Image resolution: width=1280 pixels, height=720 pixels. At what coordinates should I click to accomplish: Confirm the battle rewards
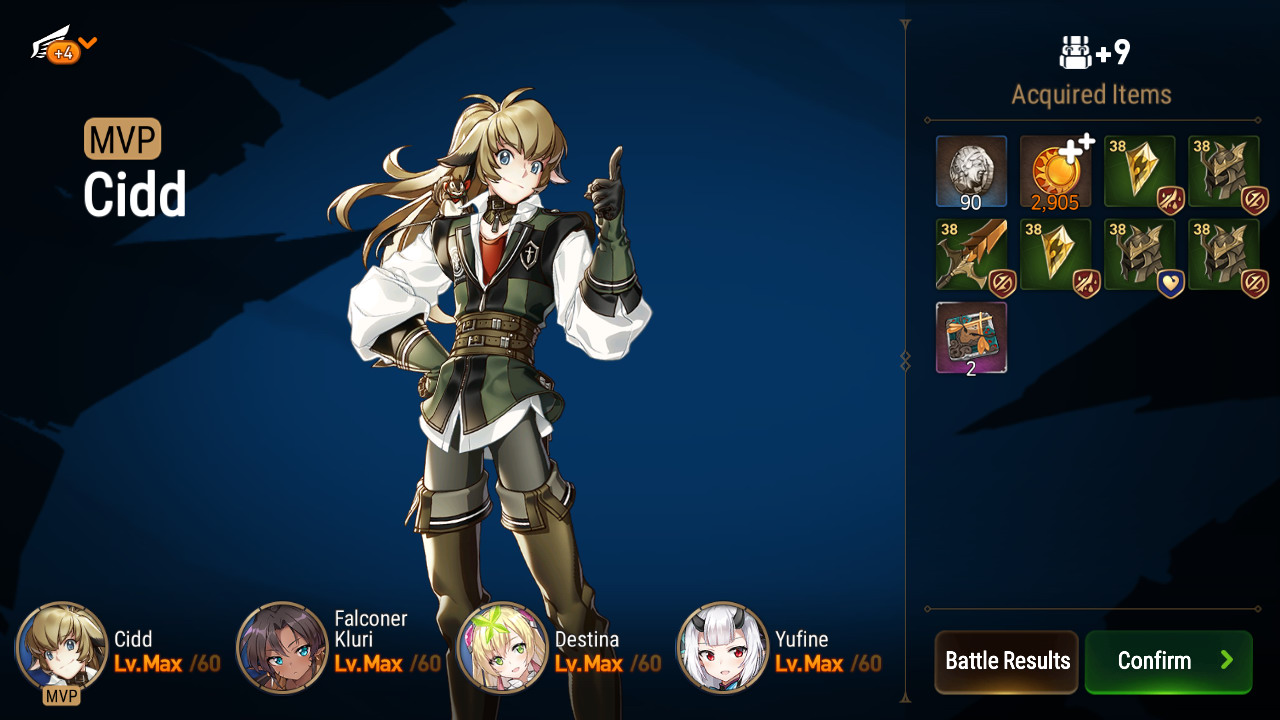pyautogui.click(x=1168, y=661)
